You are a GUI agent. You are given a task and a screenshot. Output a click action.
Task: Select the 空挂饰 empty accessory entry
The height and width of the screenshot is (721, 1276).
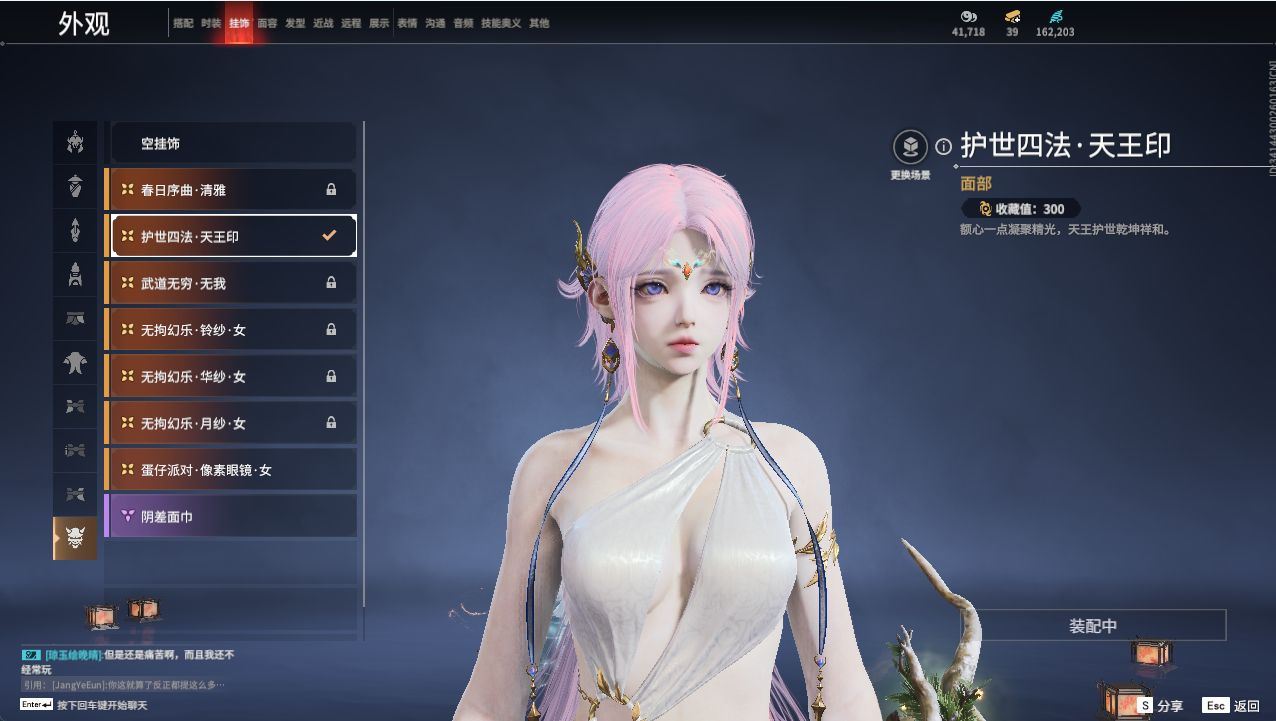(x=231, y=143)
